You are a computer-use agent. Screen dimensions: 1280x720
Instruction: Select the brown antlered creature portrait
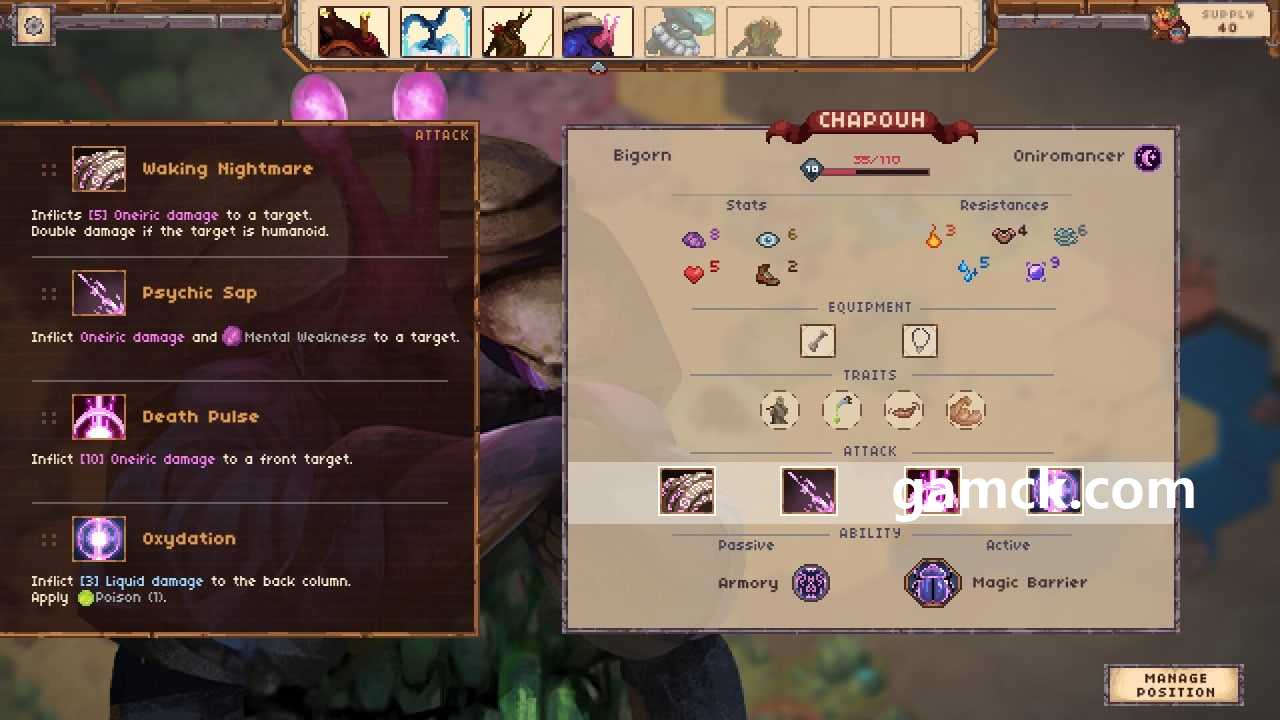click(x=517, y=33)
